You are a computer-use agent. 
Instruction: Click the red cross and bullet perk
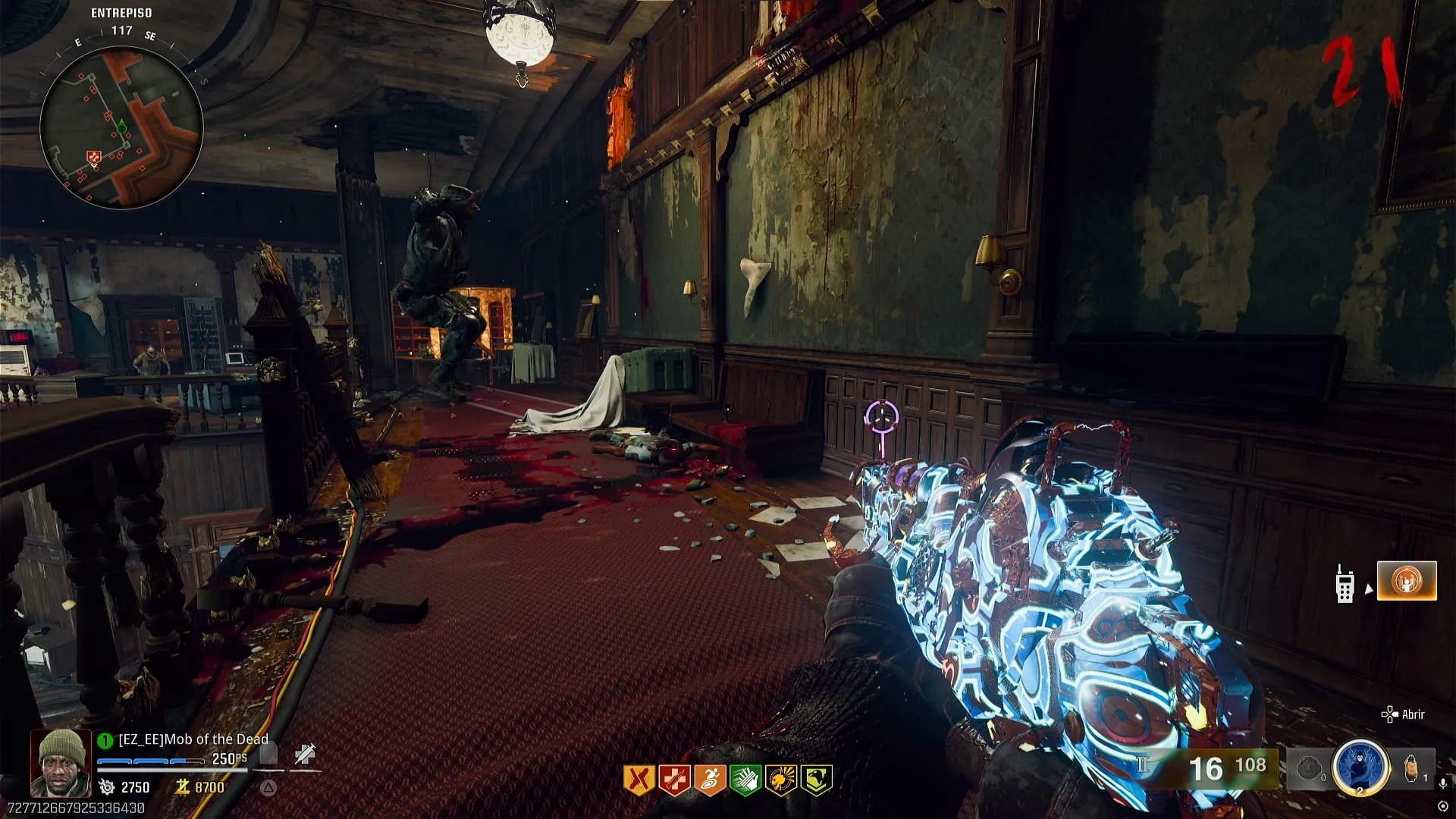click(x=674, y=780)
